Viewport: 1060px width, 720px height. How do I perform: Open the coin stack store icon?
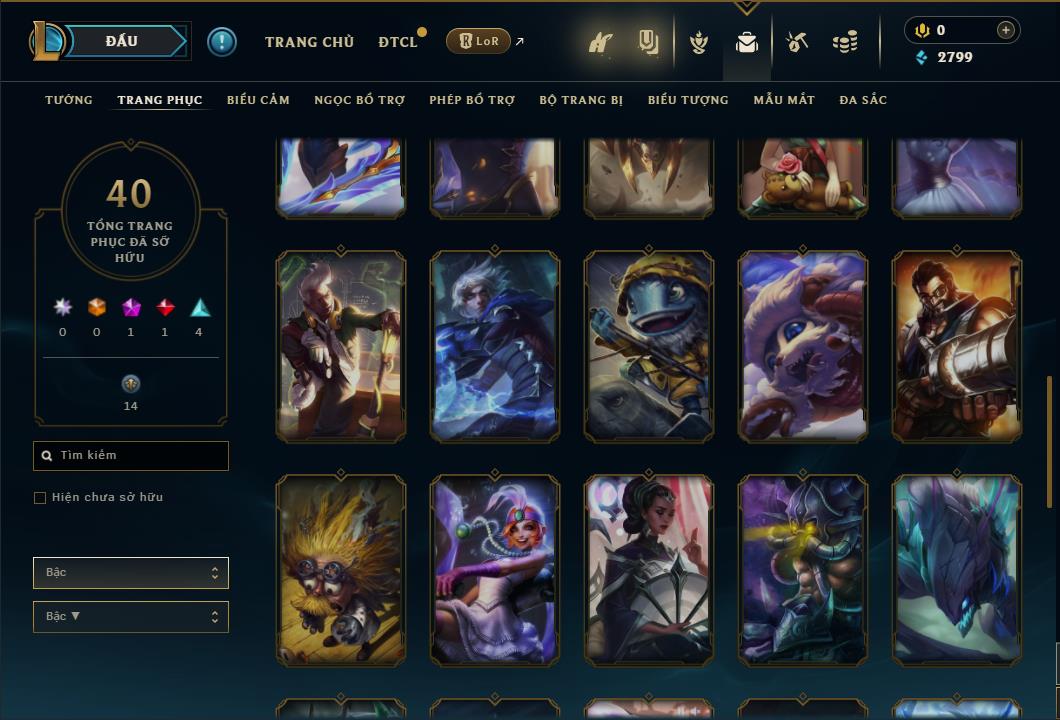(x=845, y=42)
